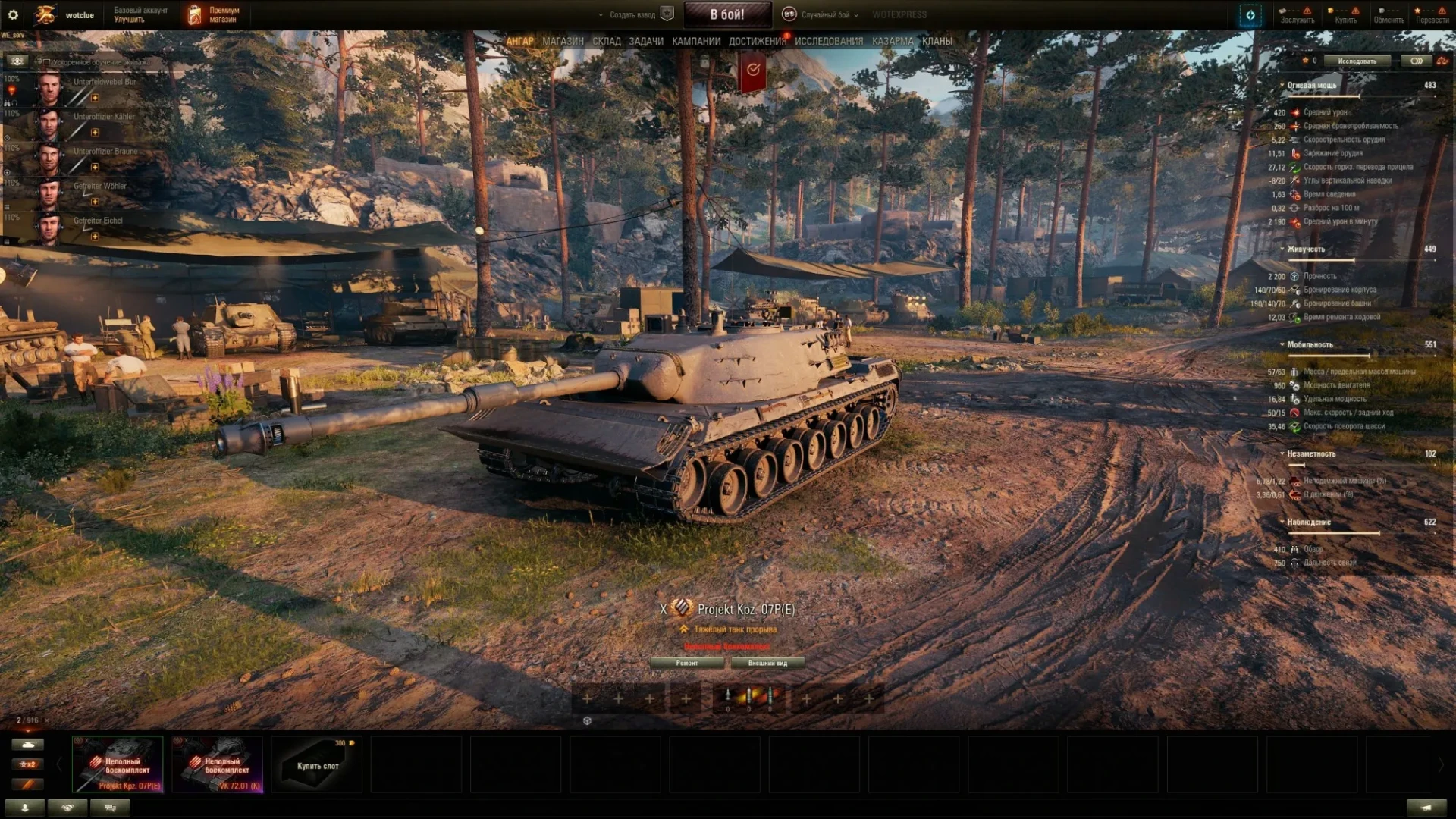Image resolution: width=1456 pixels, height=819 pixels.
Task: Open the СКЛАД depot tab
Action: pyautogui.click(x=606, y=41)
